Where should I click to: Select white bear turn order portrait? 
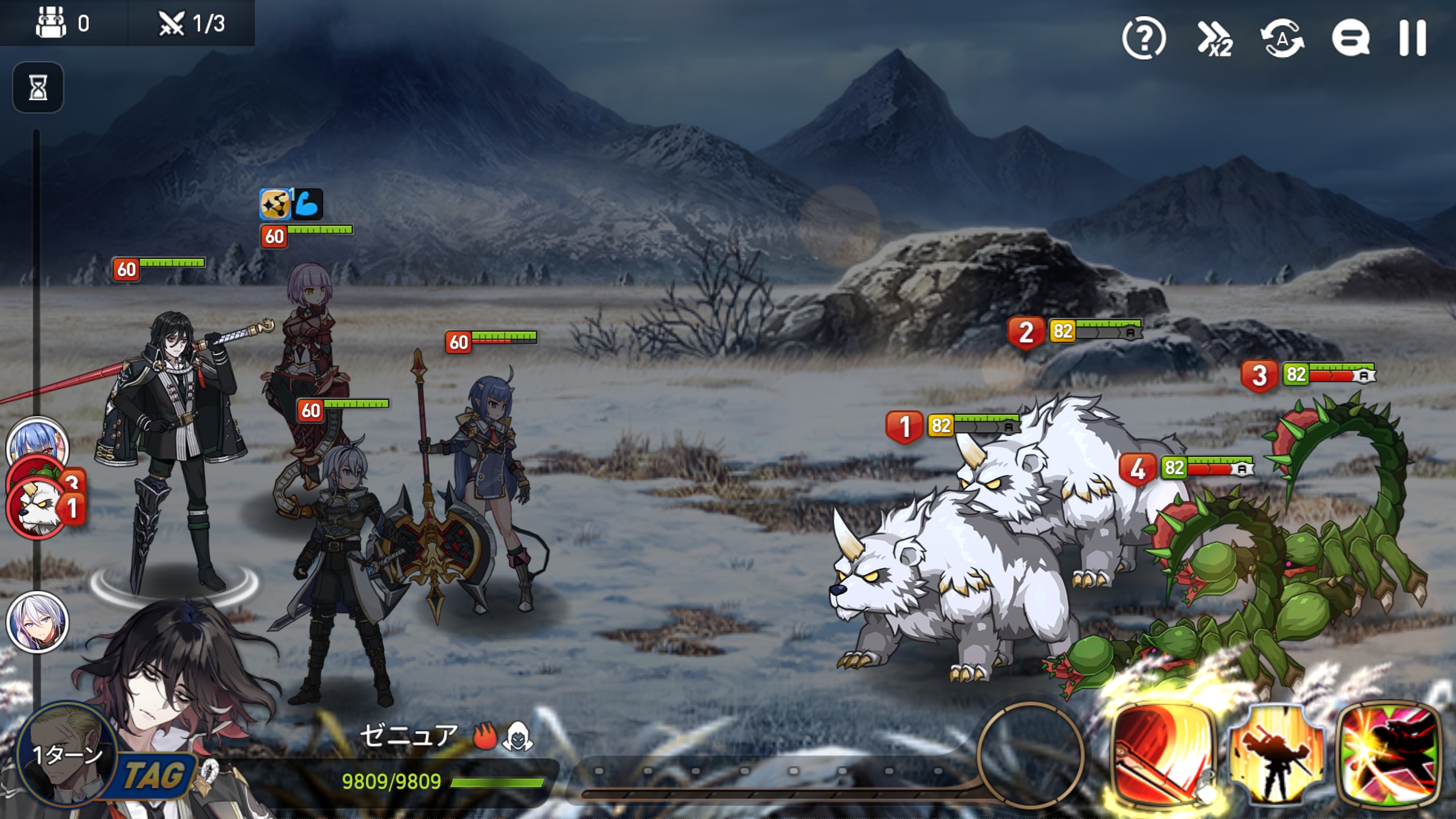click(x=35, y=508)
